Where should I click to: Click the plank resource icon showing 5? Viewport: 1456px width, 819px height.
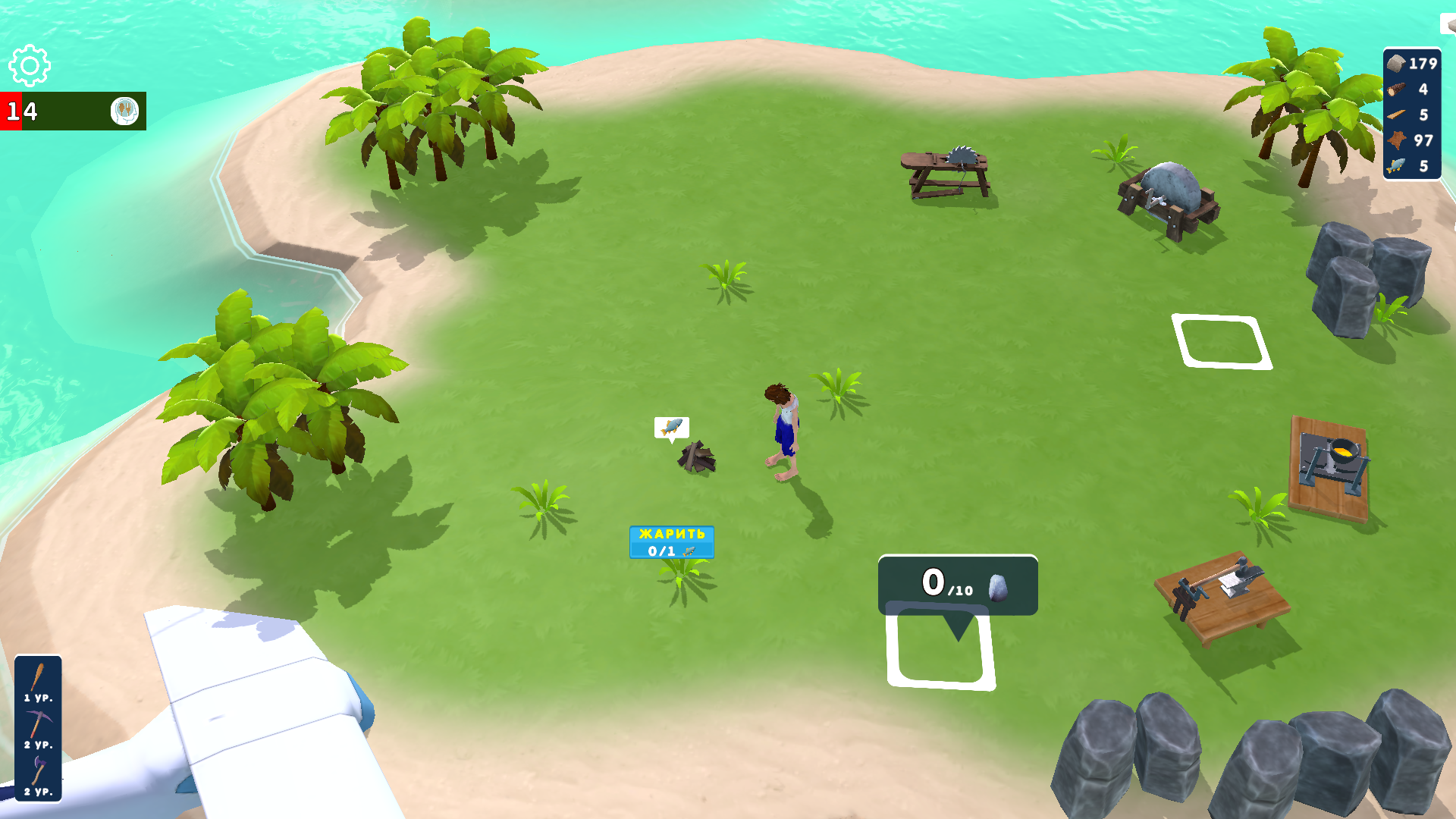pos(1398,115)
